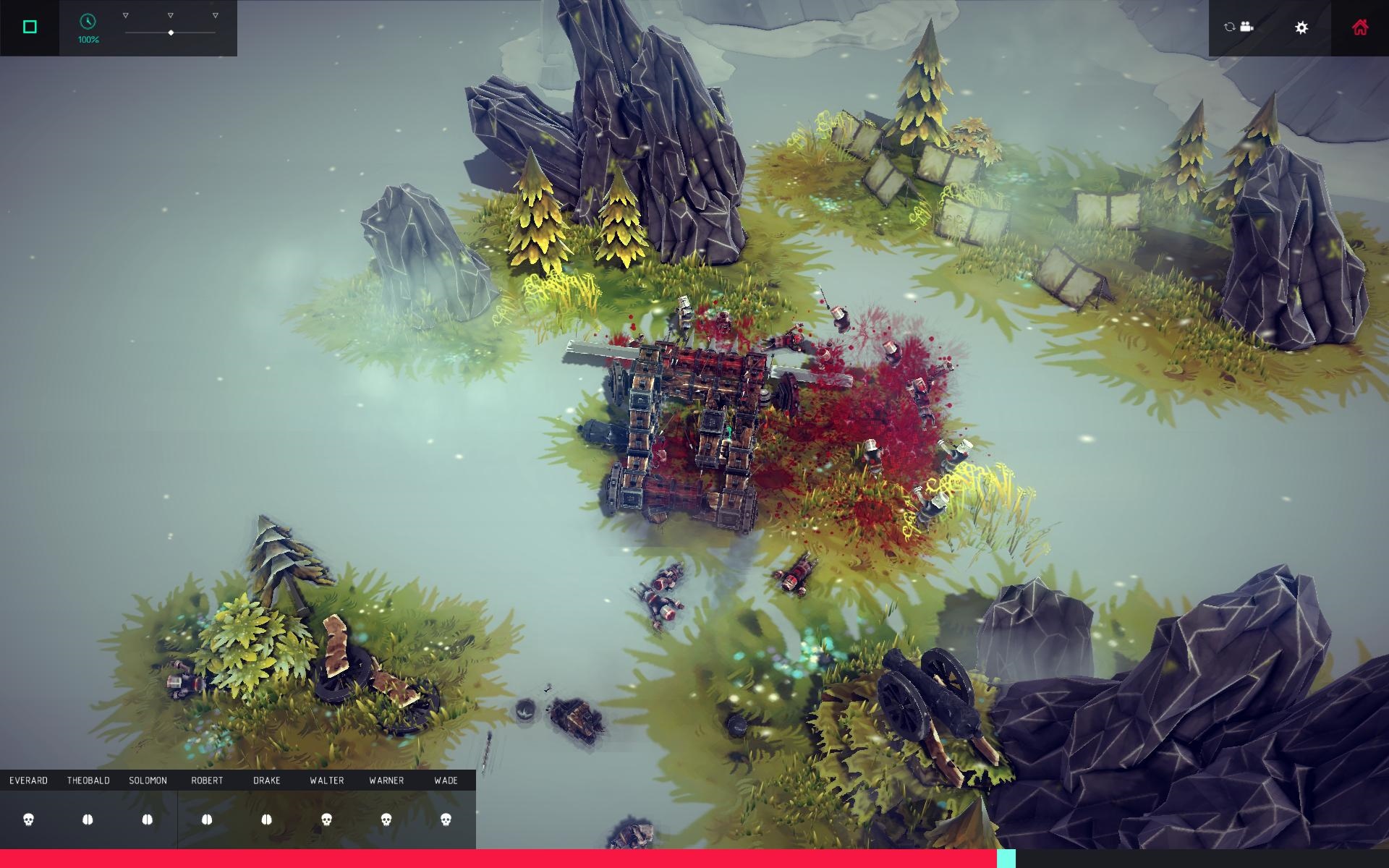Click the time scale slider handle
This screenshot has width=1389, height=868.
(171, 33)
